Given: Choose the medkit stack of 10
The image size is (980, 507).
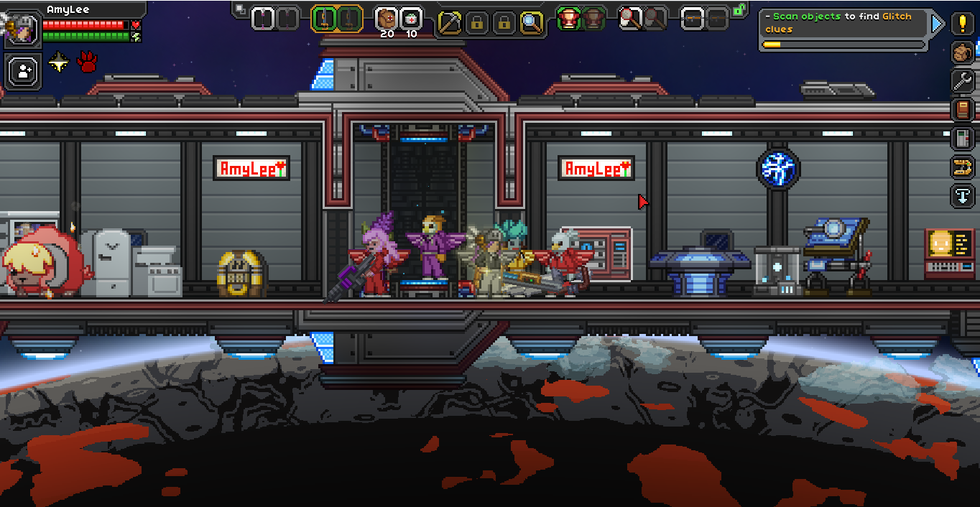Looking at the screenshot, I should tap(411, 19).
